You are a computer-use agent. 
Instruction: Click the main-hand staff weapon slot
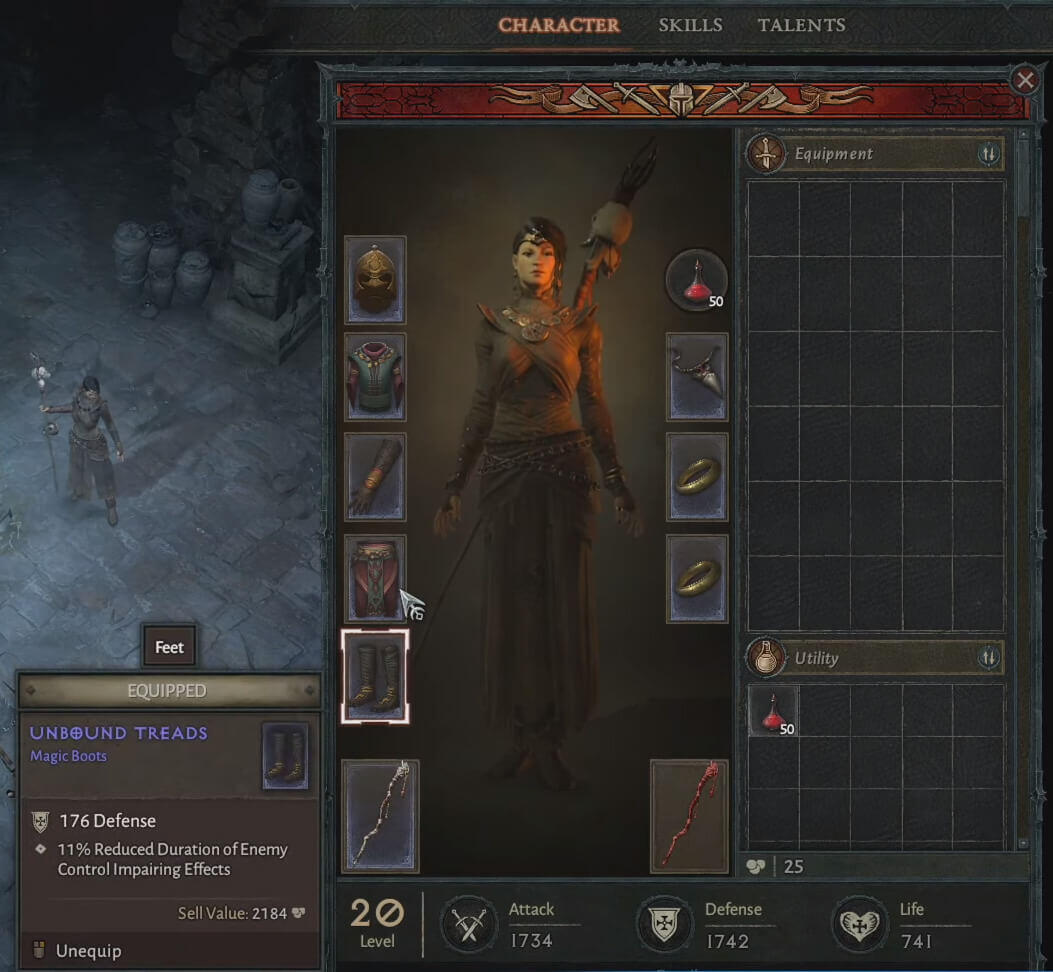[380, 816]
